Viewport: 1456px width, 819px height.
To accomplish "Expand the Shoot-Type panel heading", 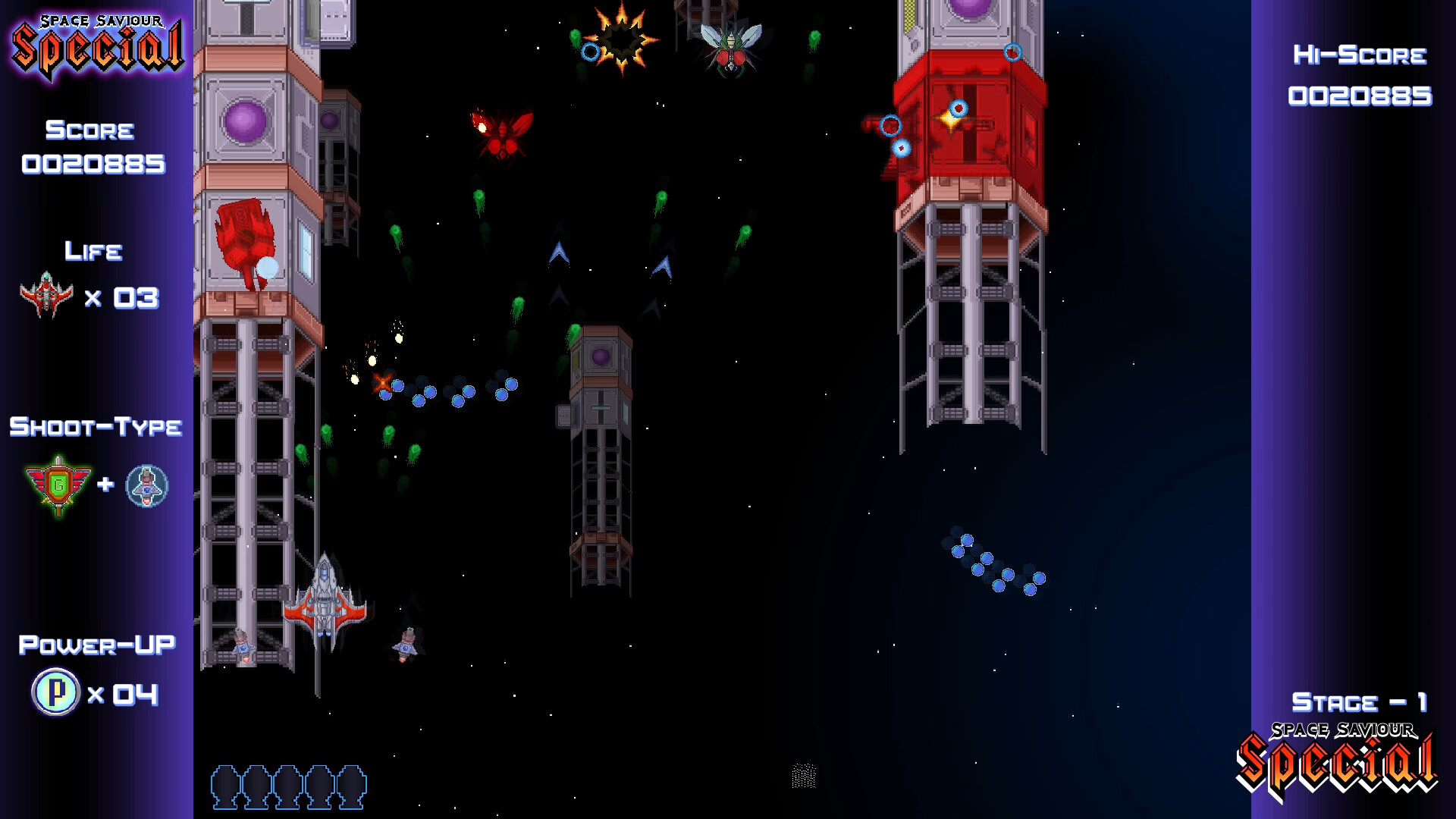I will [96, 427].
